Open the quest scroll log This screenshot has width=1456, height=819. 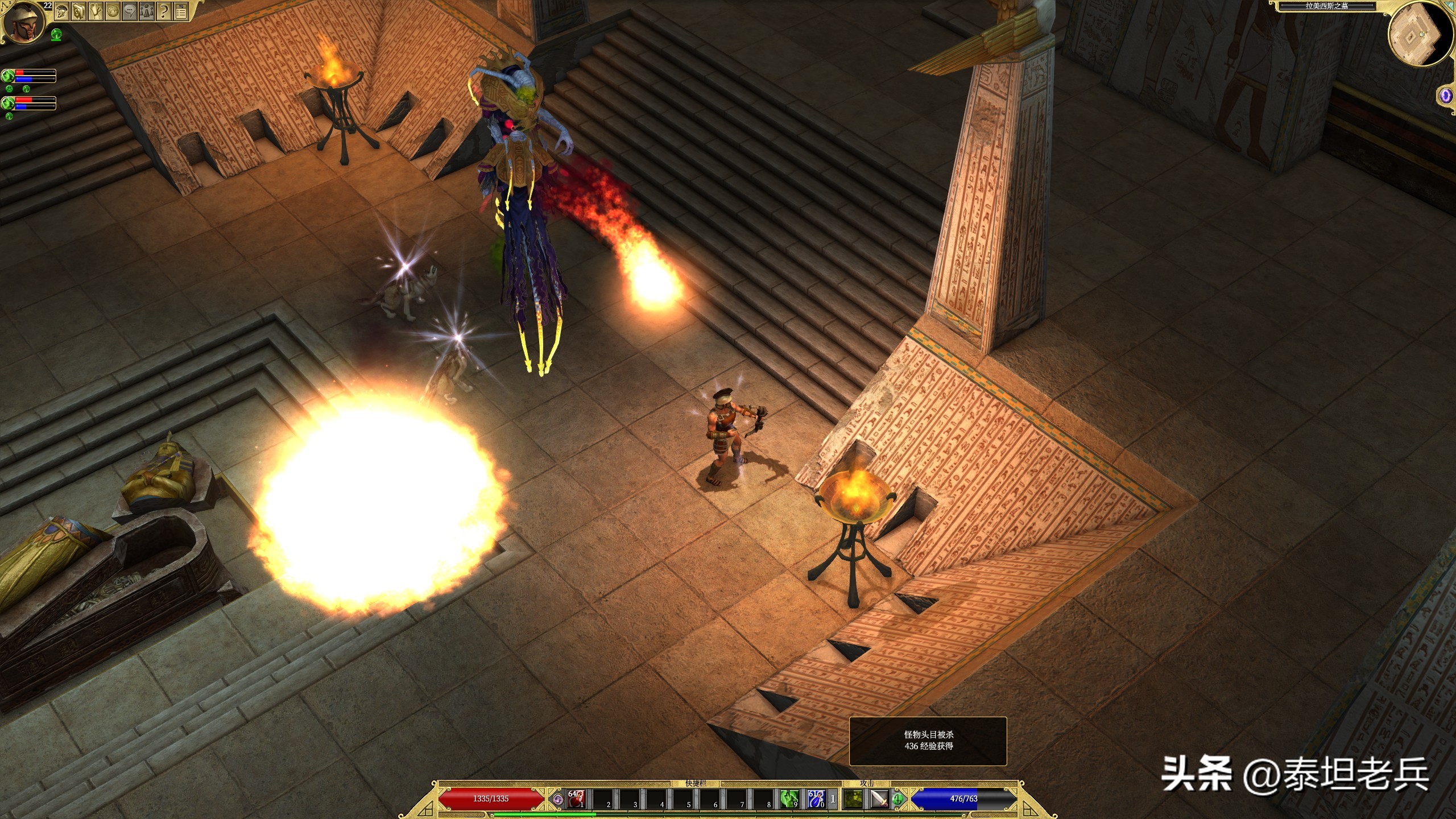(x=96, y=11)
